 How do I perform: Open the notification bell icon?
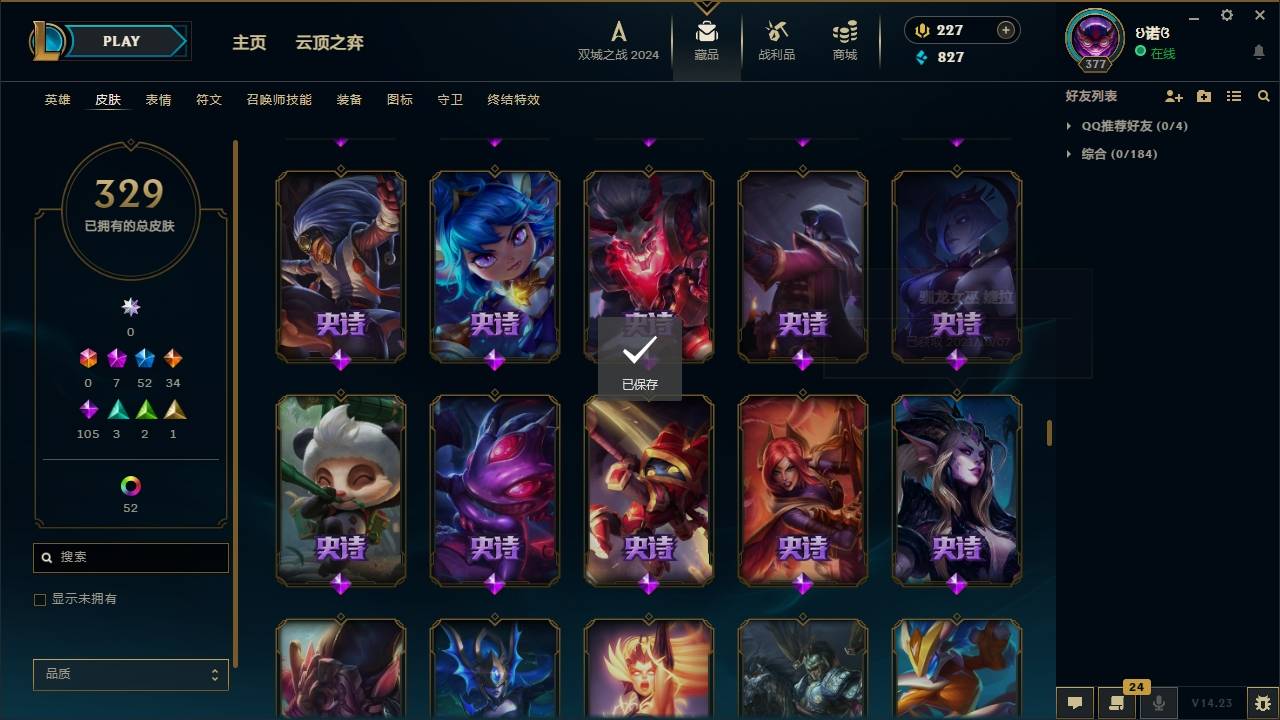click(x=1258, y=51)
